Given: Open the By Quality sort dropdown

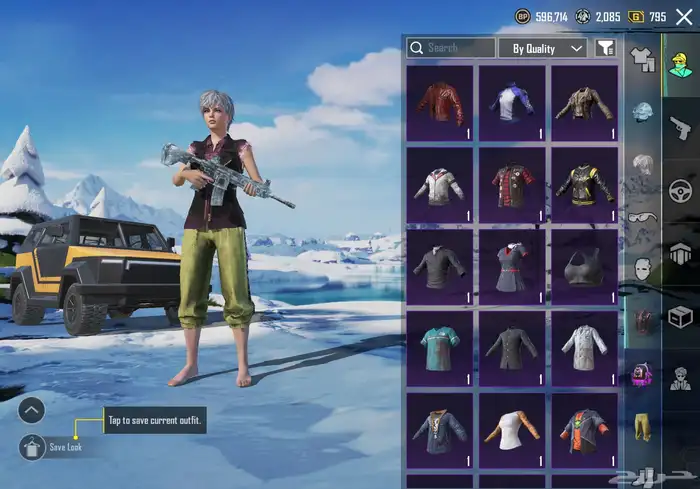Looking at the screenshot, I should [x=548, y=48].
